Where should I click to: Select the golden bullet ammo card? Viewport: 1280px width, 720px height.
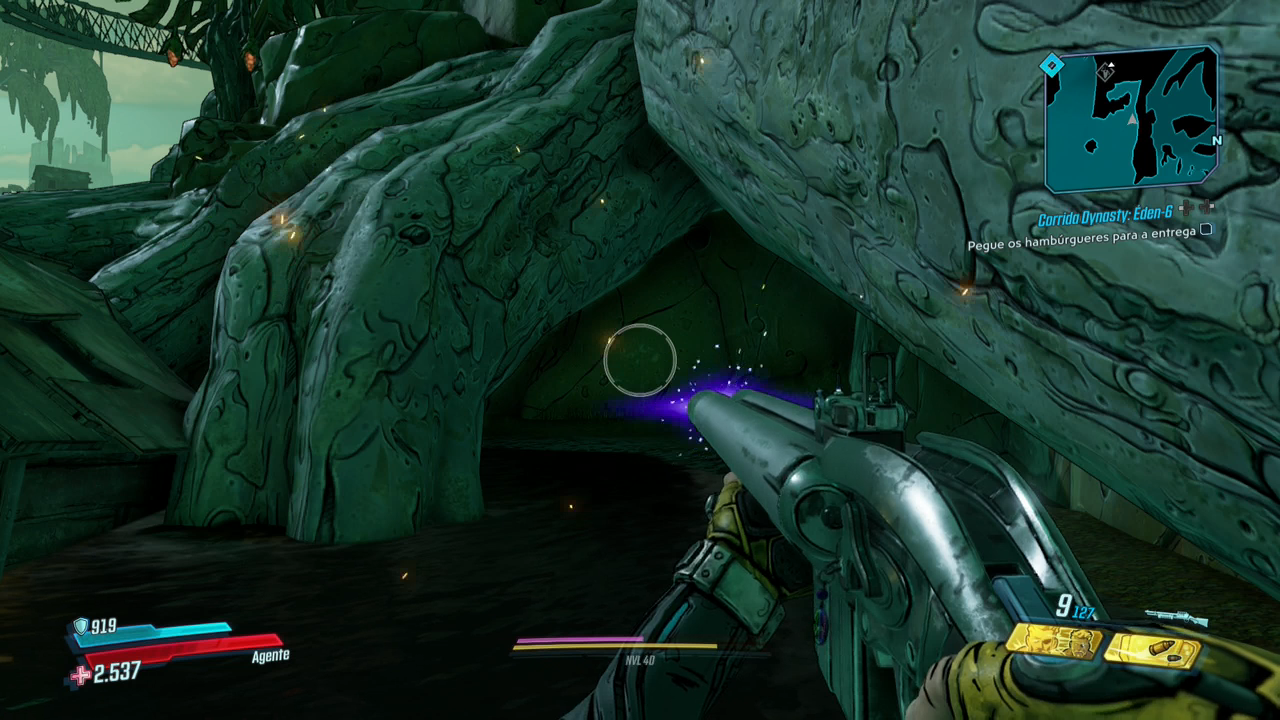pyautogui.click(x=1152, y=650)
